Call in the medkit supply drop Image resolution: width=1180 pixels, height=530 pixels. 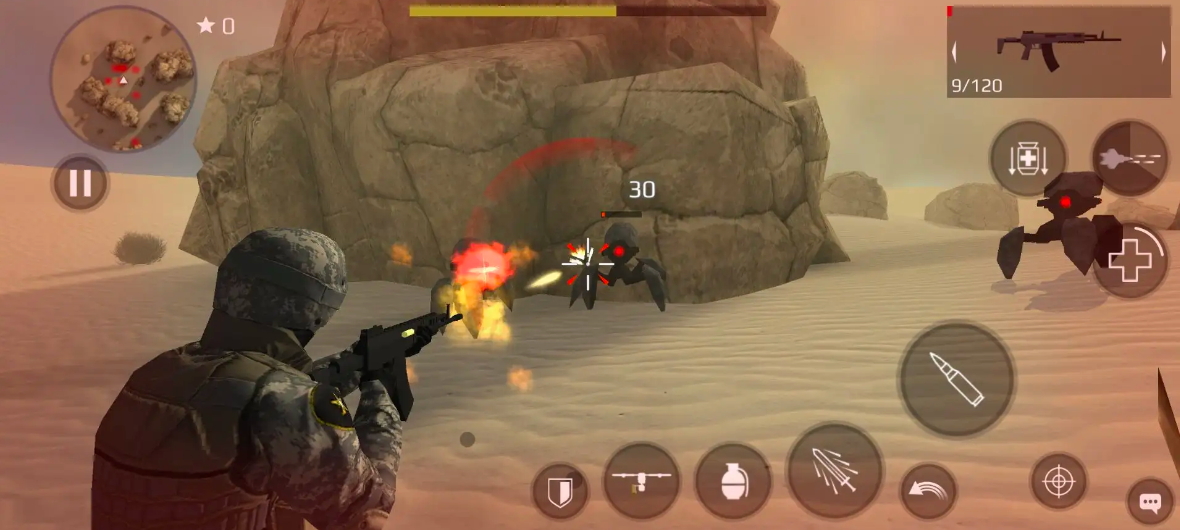1028,159
